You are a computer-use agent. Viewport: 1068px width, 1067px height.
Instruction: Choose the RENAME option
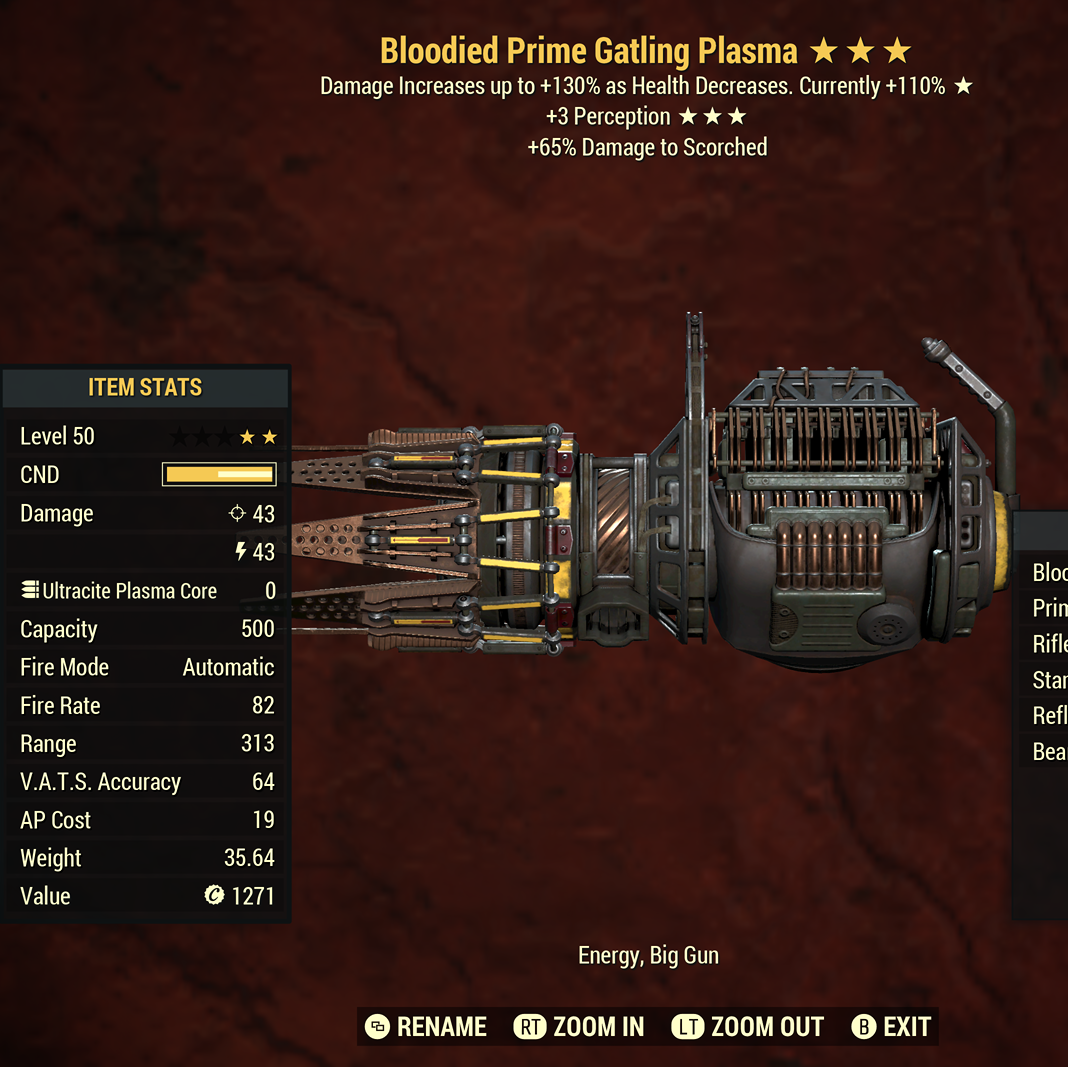[427, 1027]
